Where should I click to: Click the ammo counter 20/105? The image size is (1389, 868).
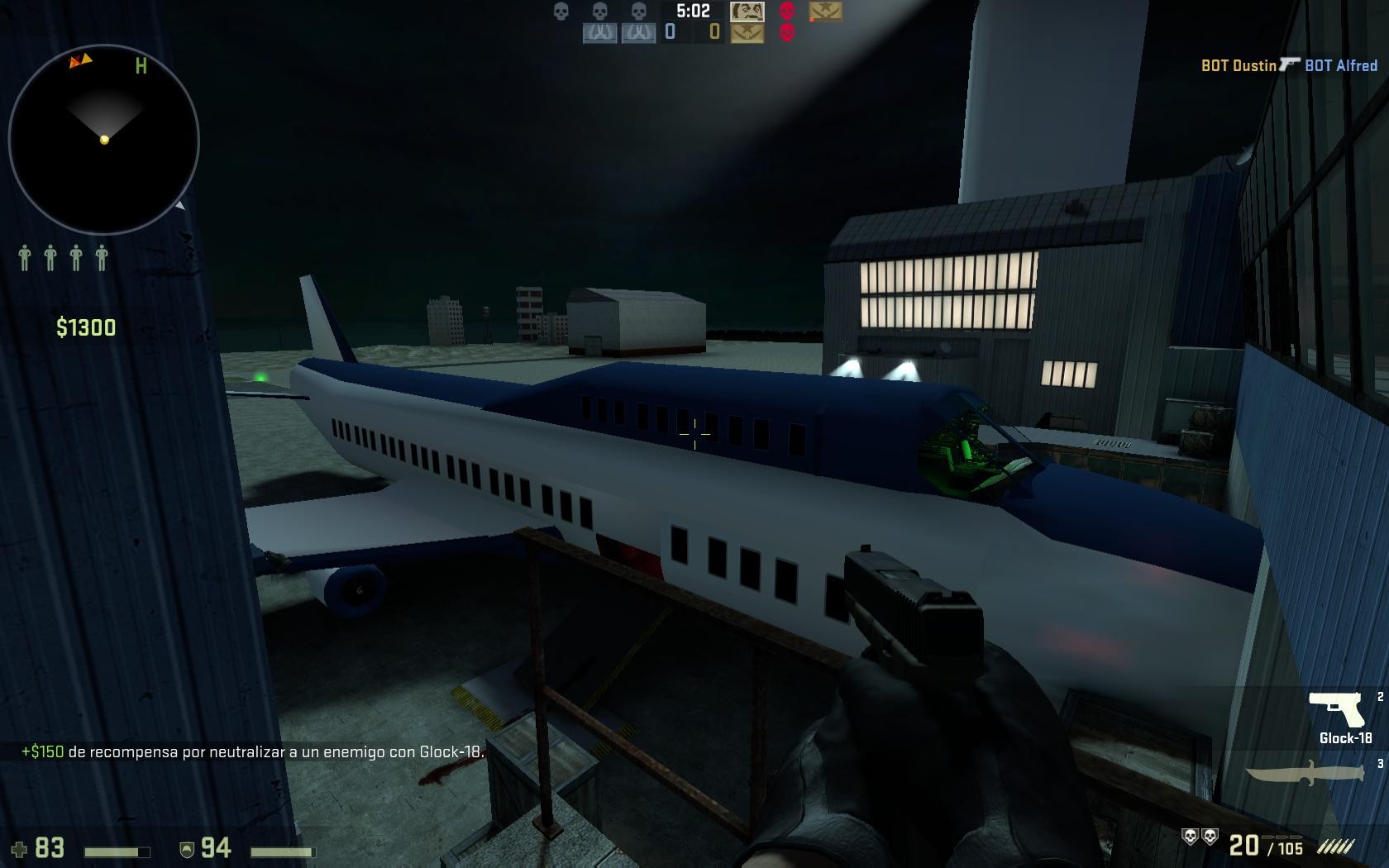coord(1264,845)
